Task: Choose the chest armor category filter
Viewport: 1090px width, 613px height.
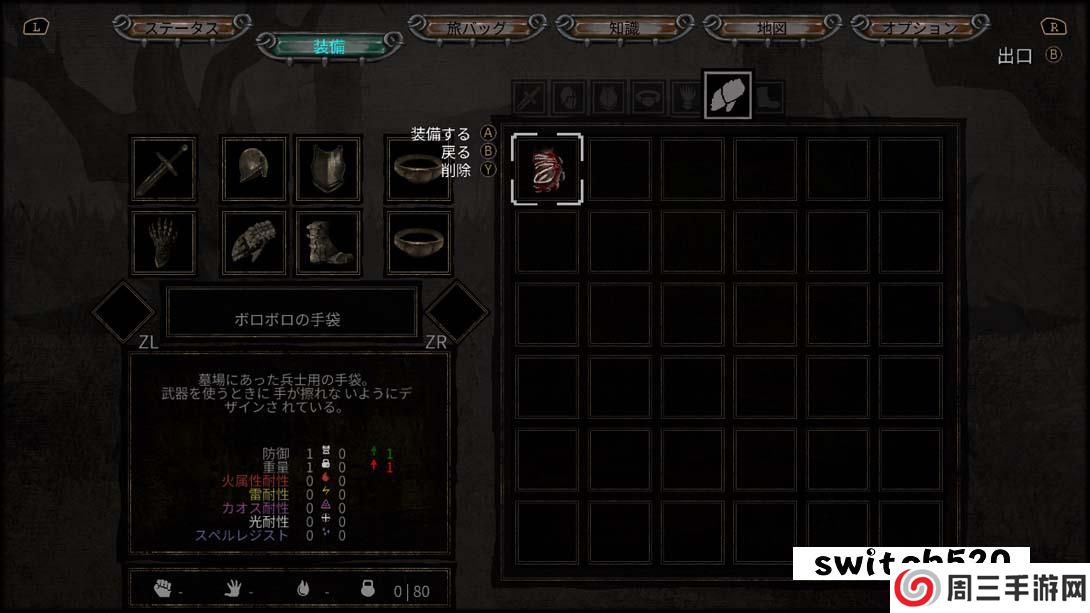Action: tap(609, 98)
